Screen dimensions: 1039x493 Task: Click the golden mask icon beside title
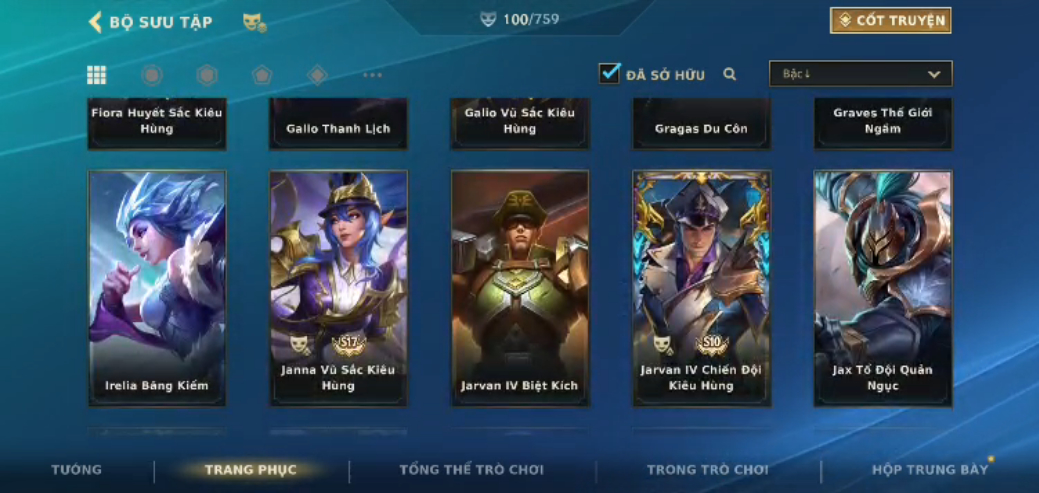254,22
